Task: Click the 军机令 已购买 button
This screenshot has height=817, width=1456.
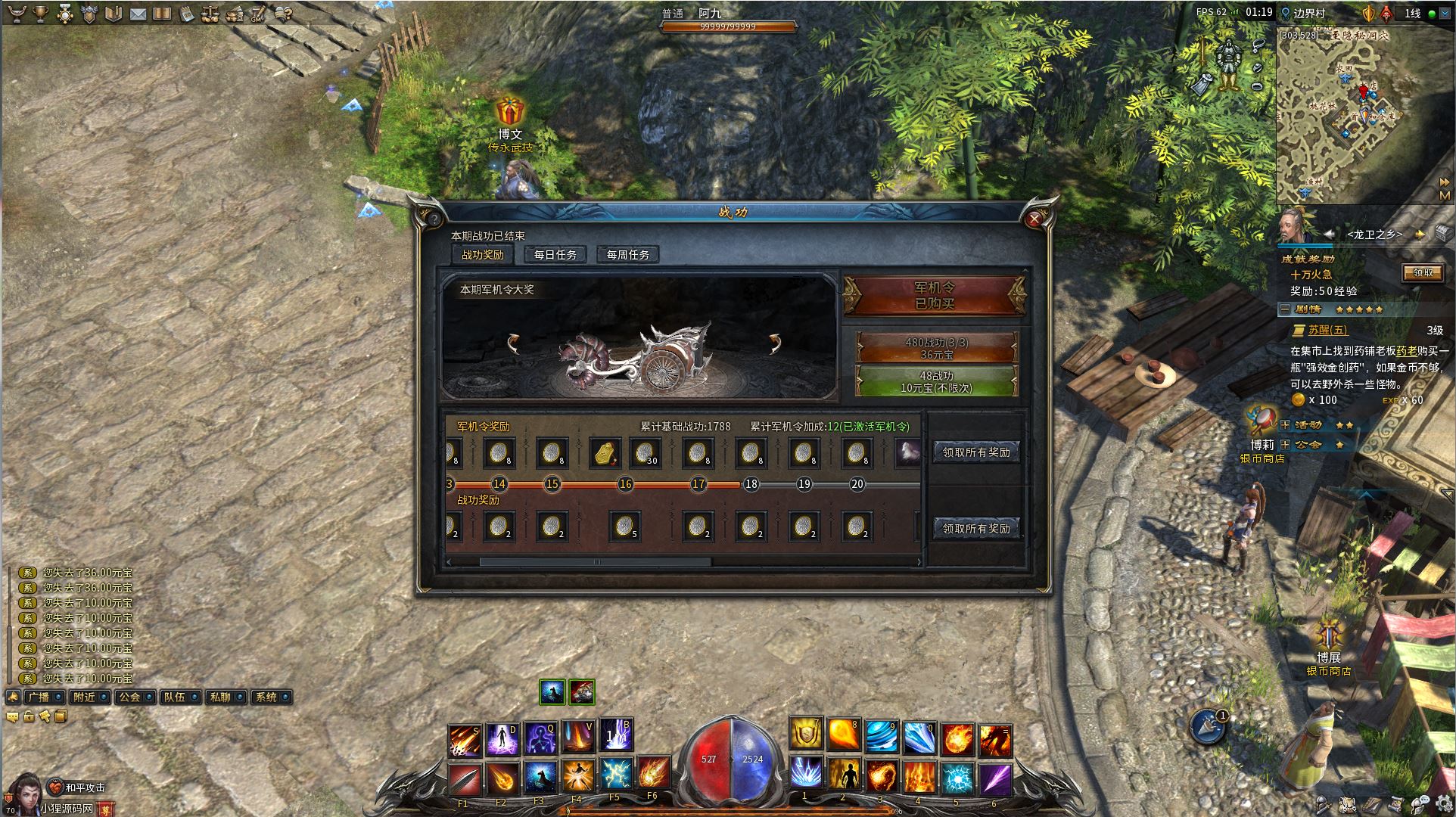Action: click(x=935, y=295)
